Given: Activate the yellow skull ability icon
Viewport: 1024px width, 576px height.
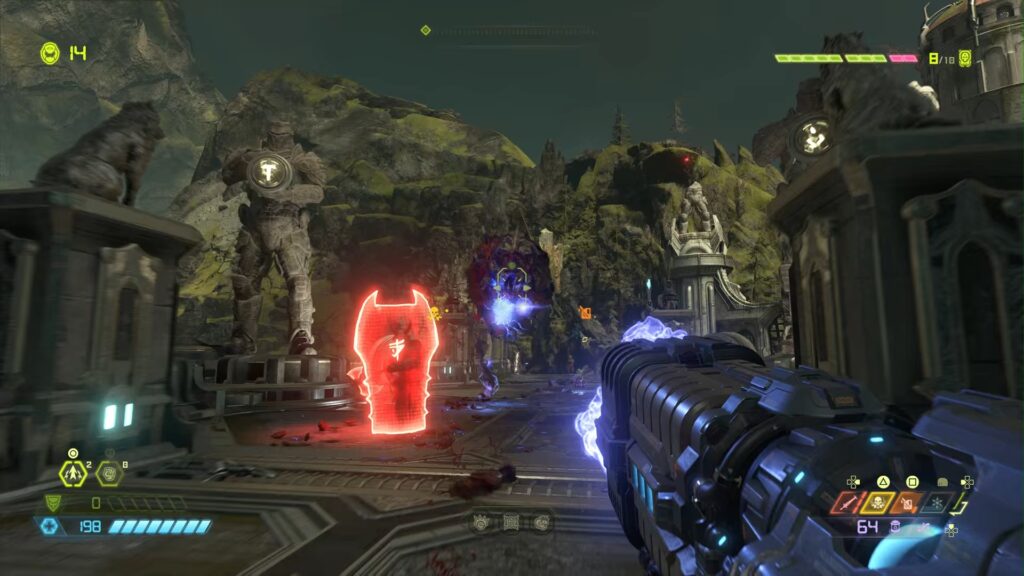Looking at the screenshot, I should click(x=880, y=503).
